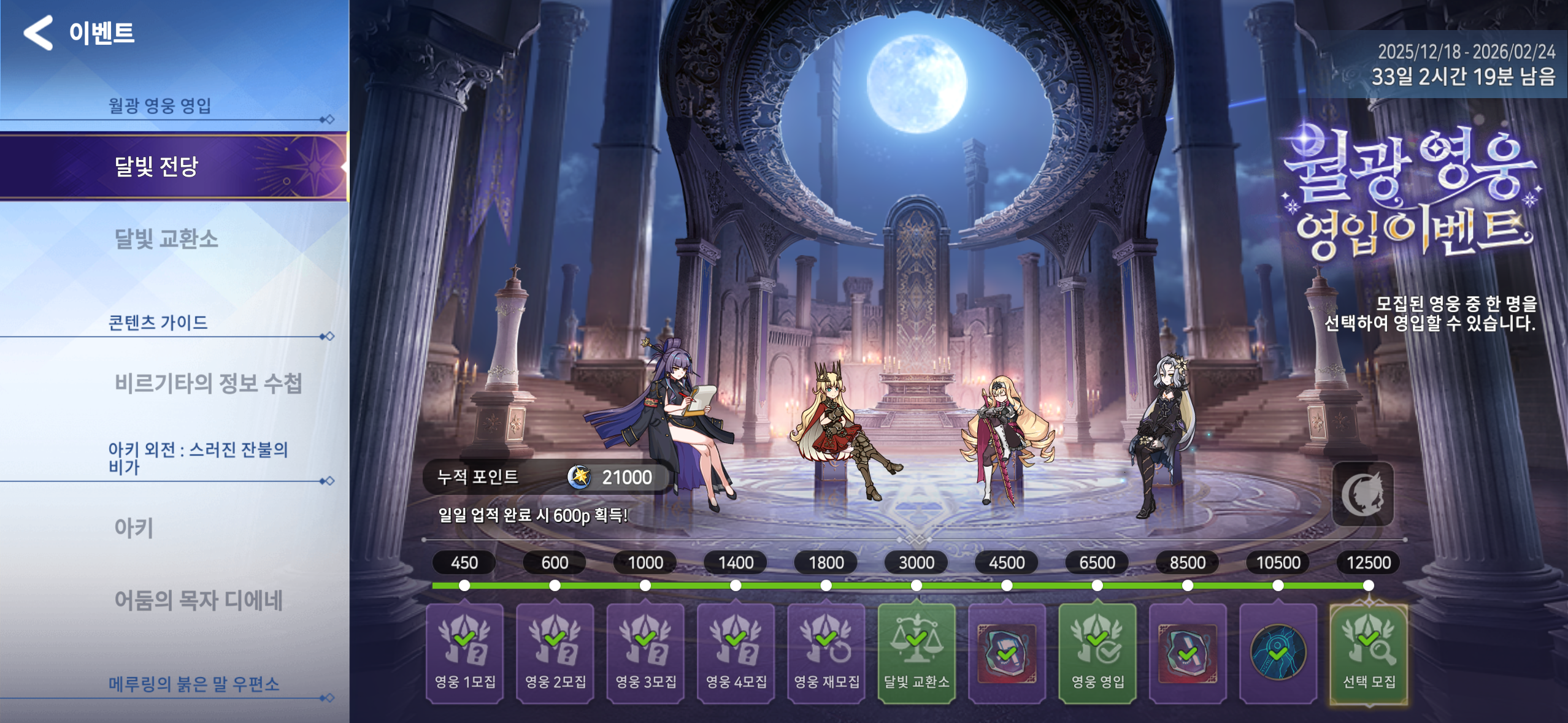Switch to the 달빛 교환소 tab

166,239
